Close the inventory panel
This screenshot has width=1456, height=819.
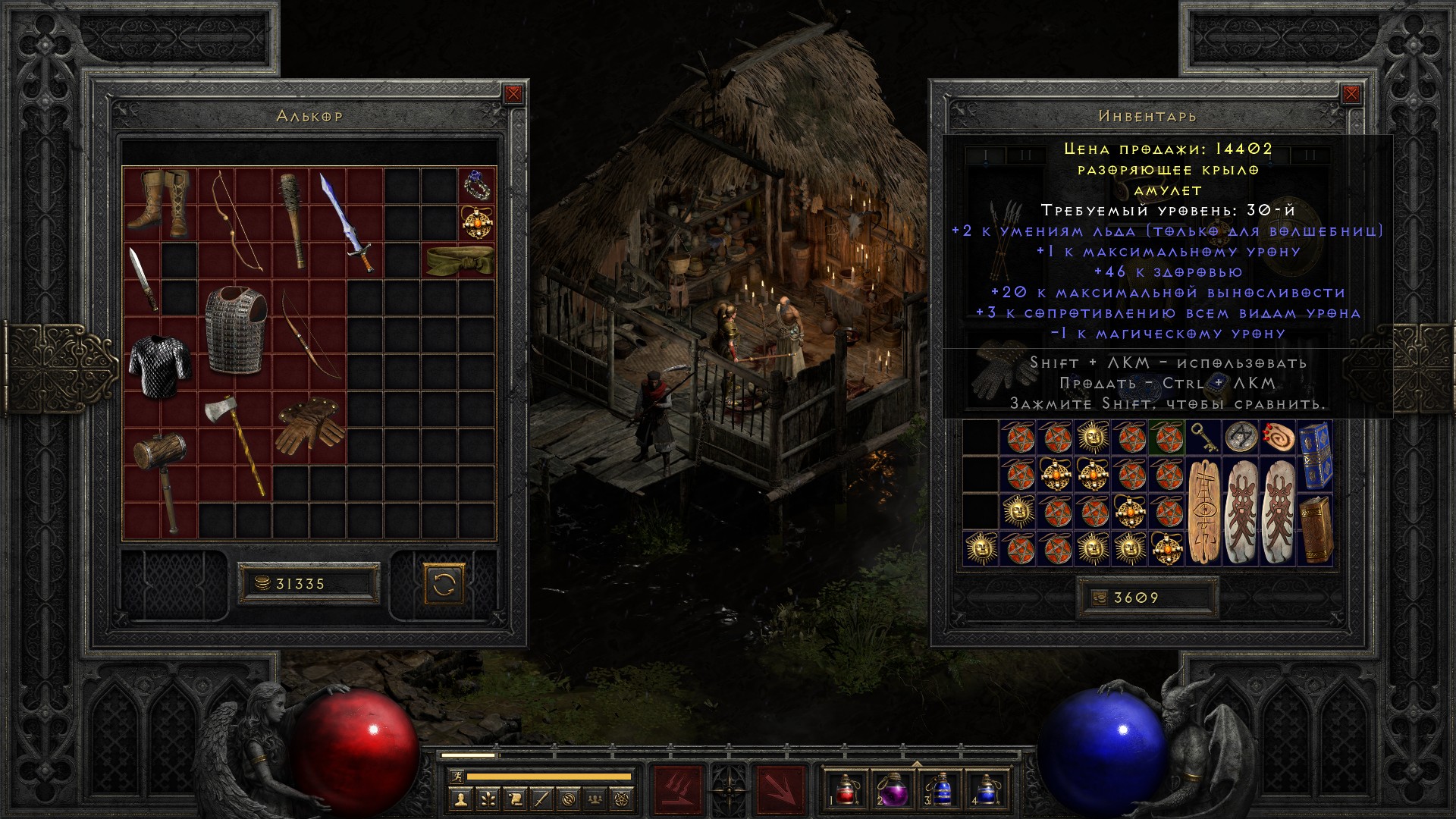coord(1351,94)
